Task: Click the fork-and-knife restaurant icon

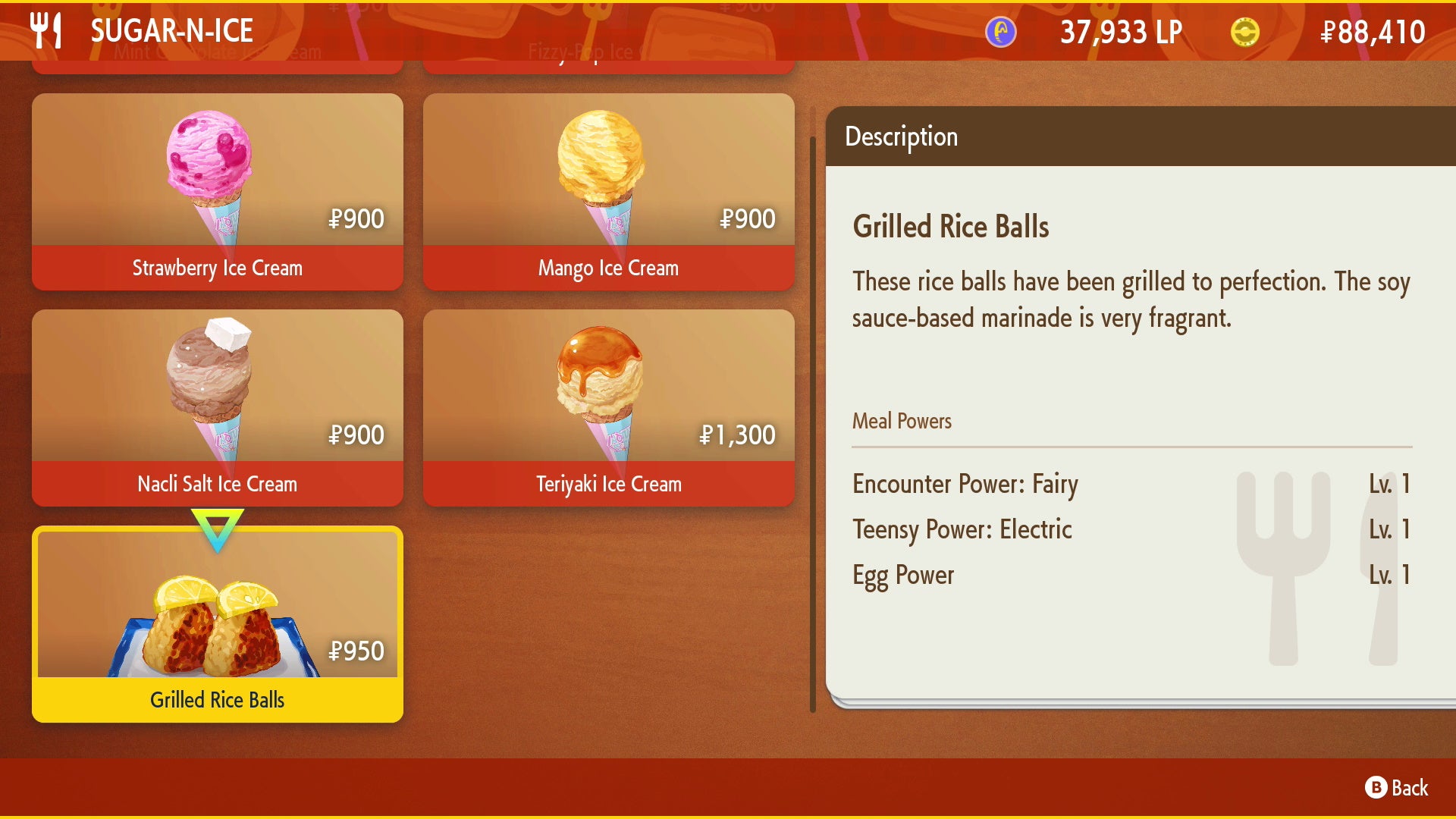Action: coord(47,30)
